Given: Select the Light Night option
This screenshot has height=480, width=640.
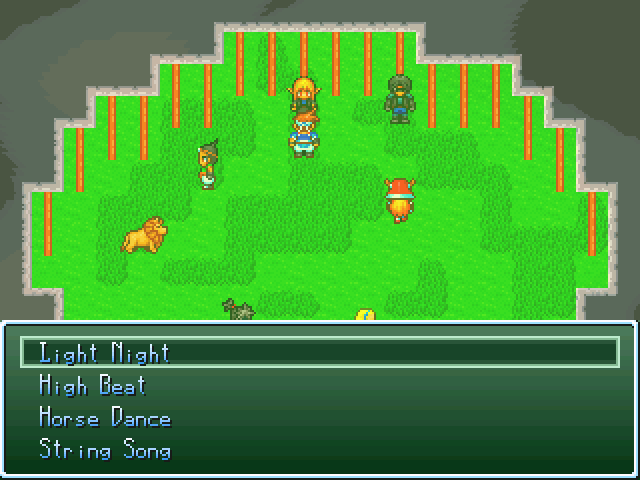Looking at the screenshot, I should pyautogui.click(x=104, y=353).
